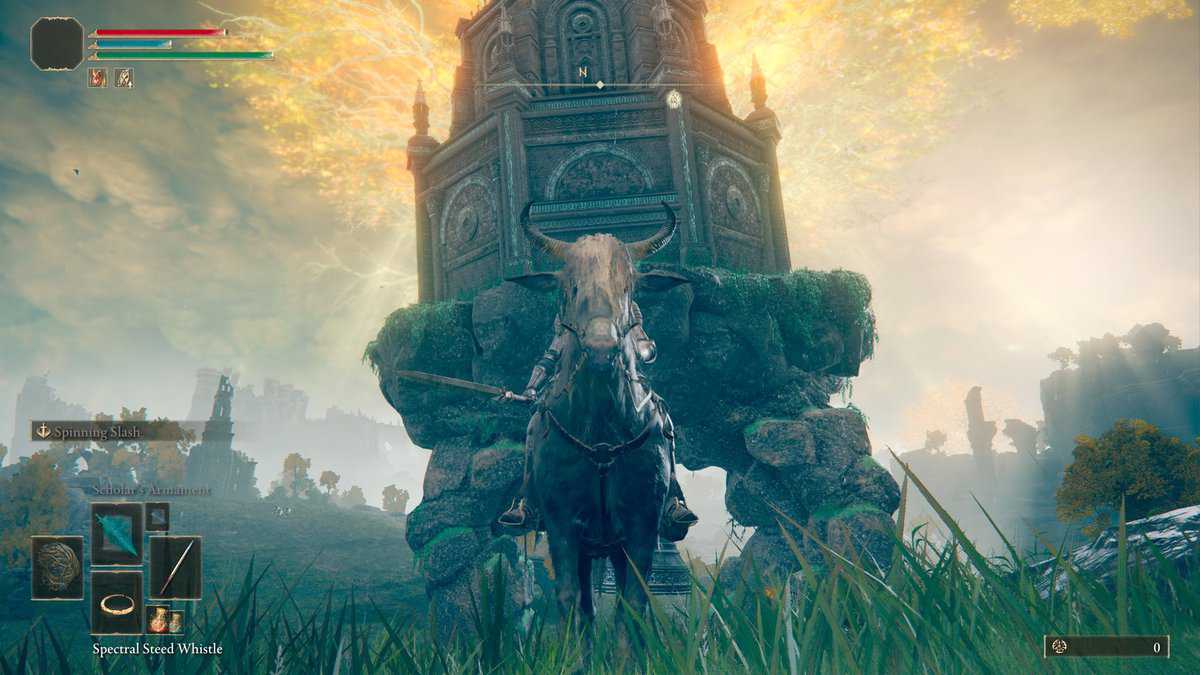Click the compass north indicator
The height and width of the screenshot is (675, 1200).
582,72
